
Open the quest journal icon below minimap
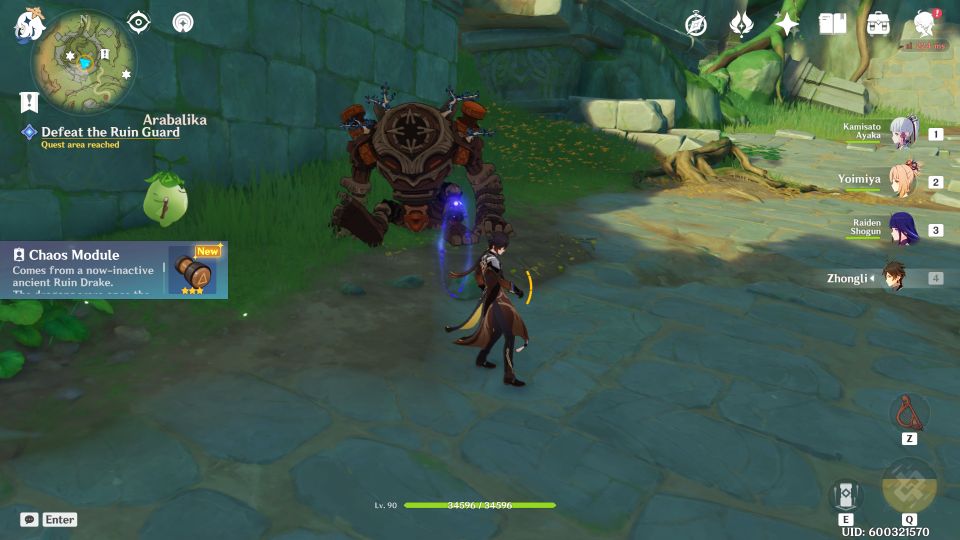click(x=29, y=102)
